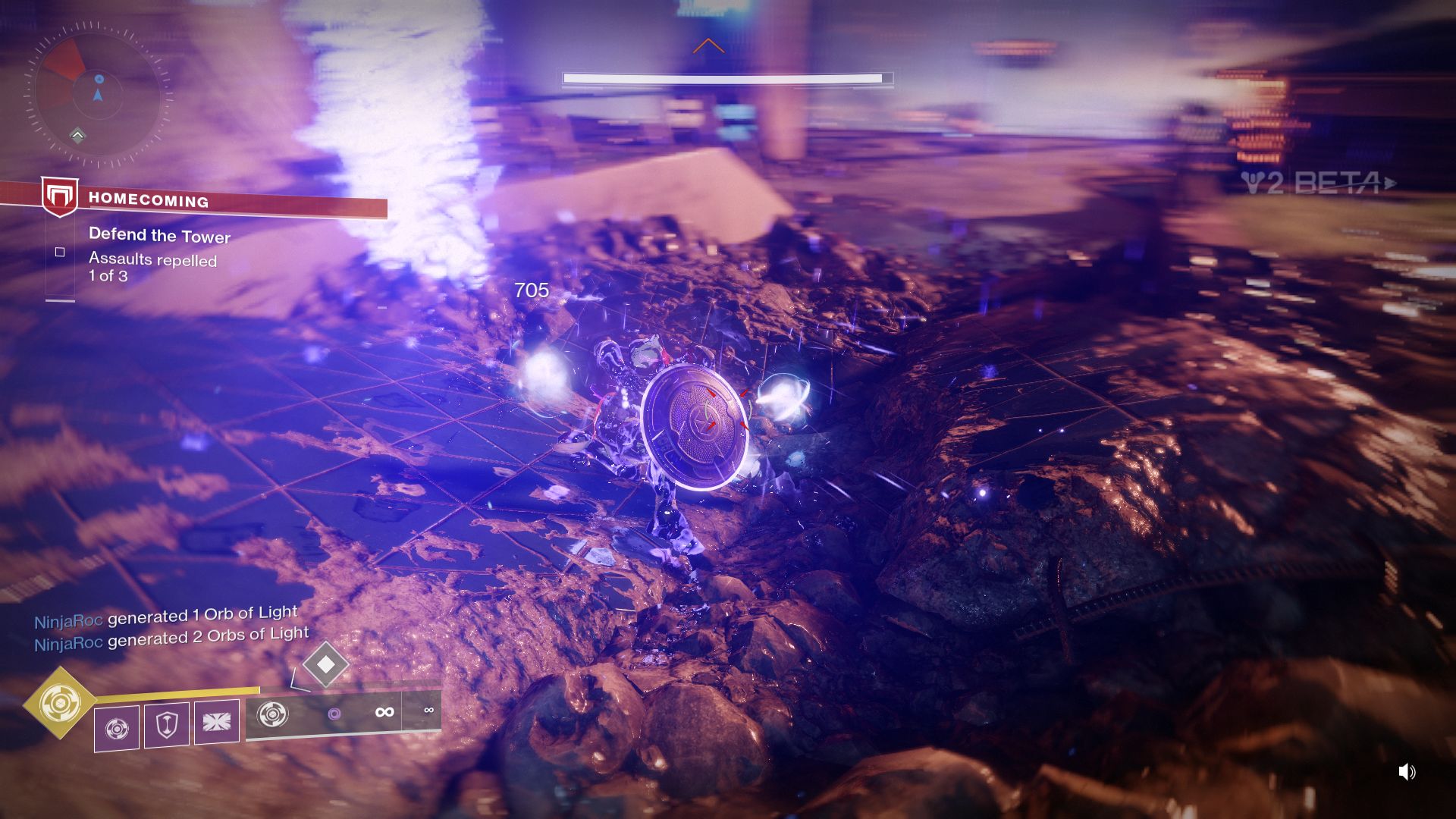Click the white diamond buff indicator
1456x819 pixels.
pyautogui.click(x=326, y=664)
